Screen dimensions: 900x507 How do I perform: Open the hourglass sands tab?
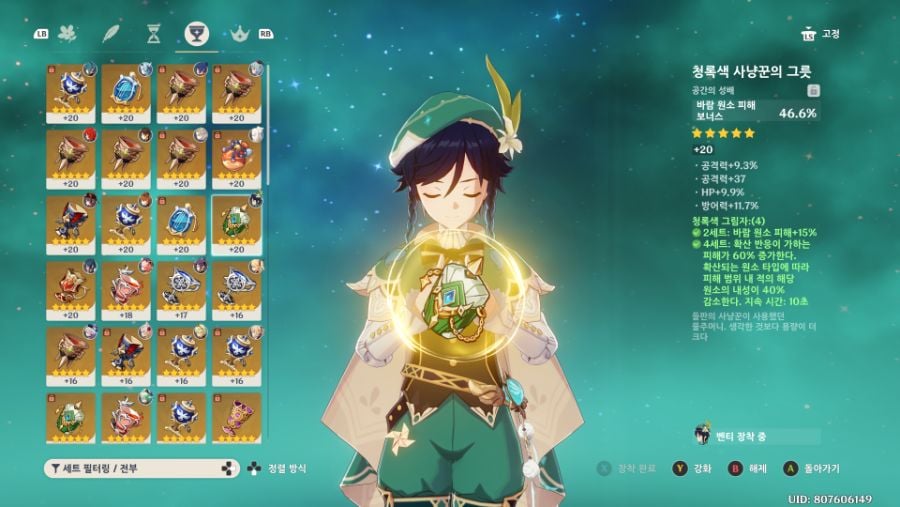pos(153,34)
